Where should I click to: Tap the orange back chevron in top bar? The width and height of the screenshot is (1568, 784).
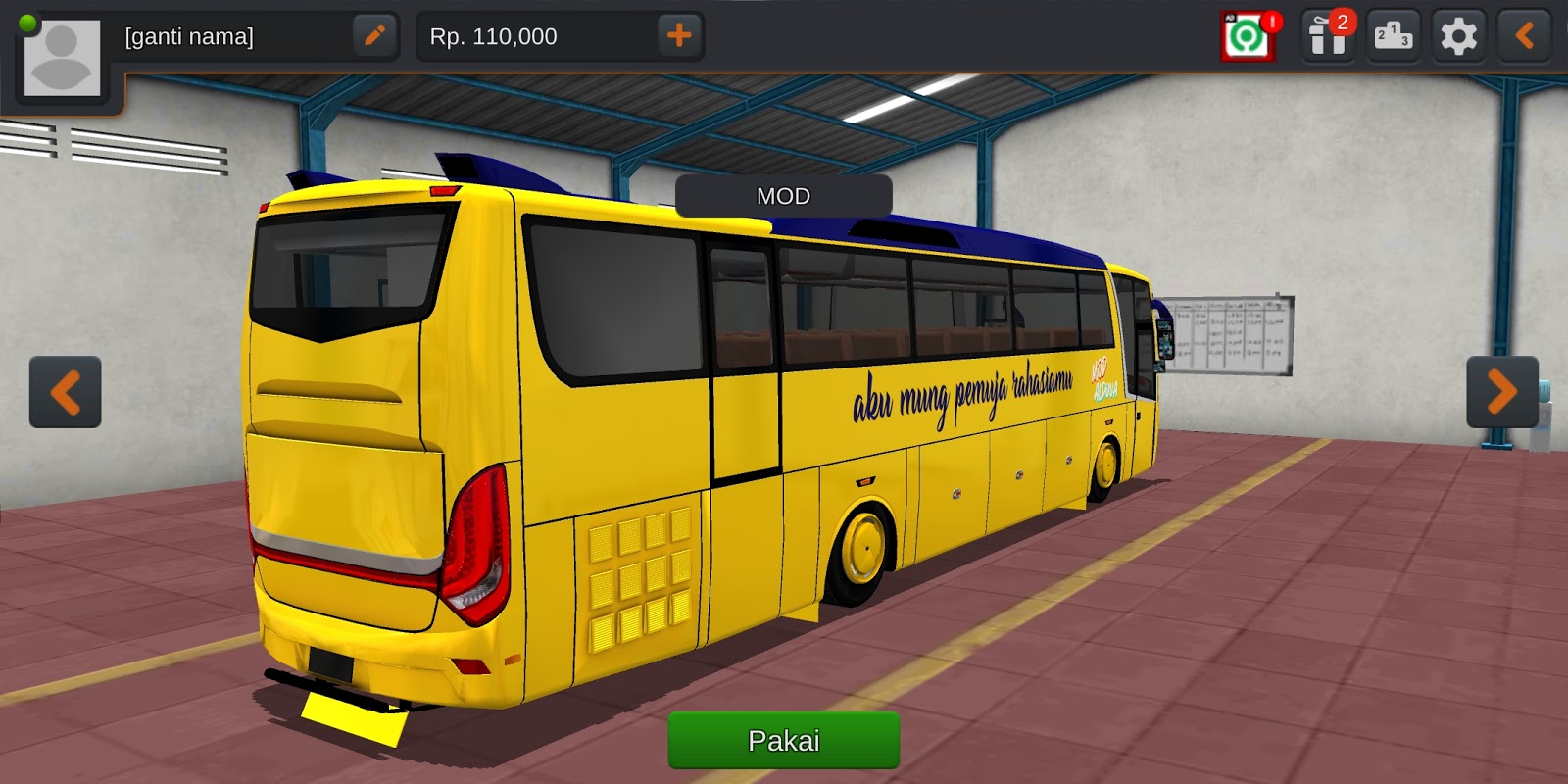[1523, 35]
